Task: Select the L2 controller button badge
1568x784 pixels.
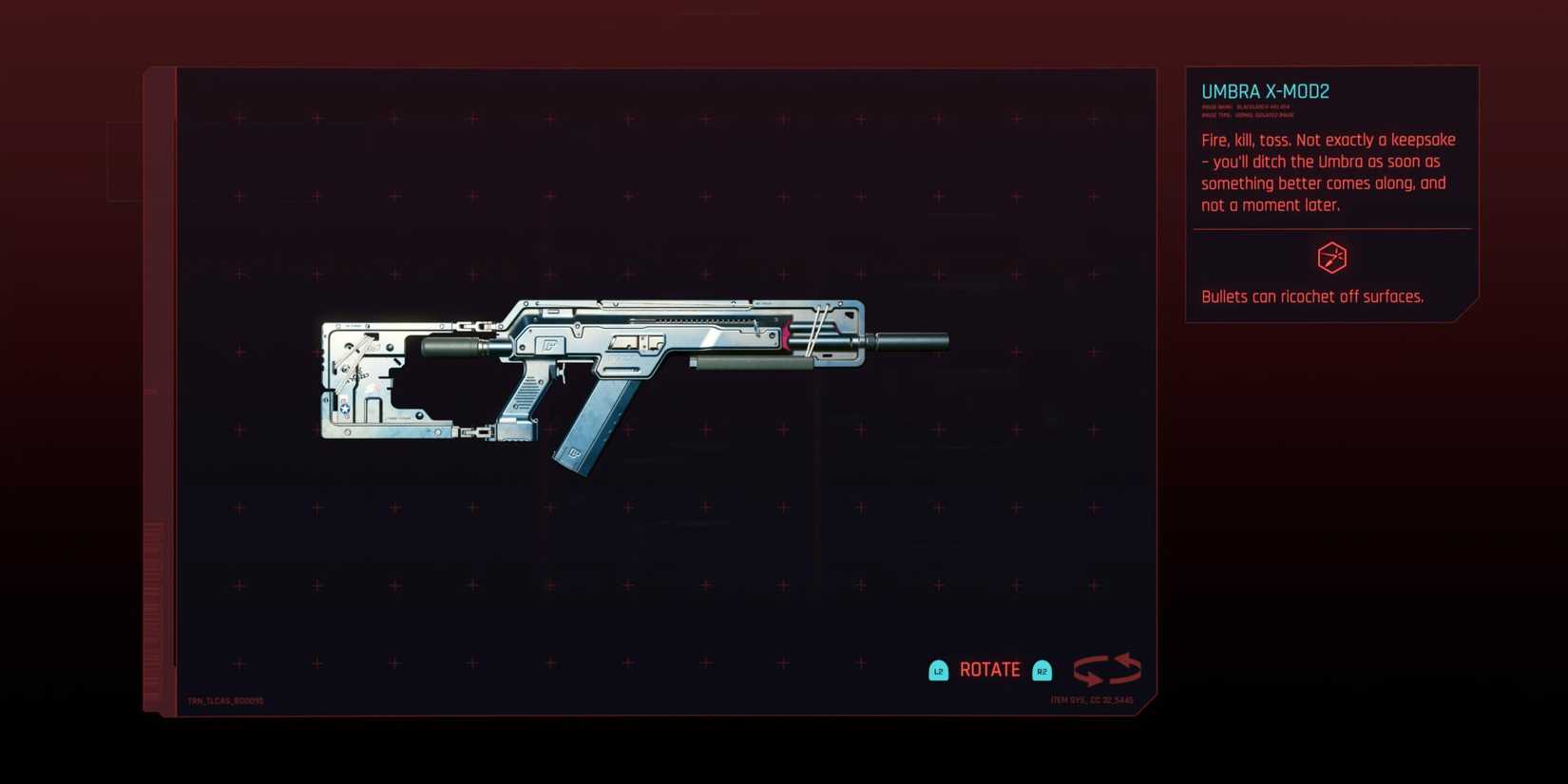Action: pos(939,670)
